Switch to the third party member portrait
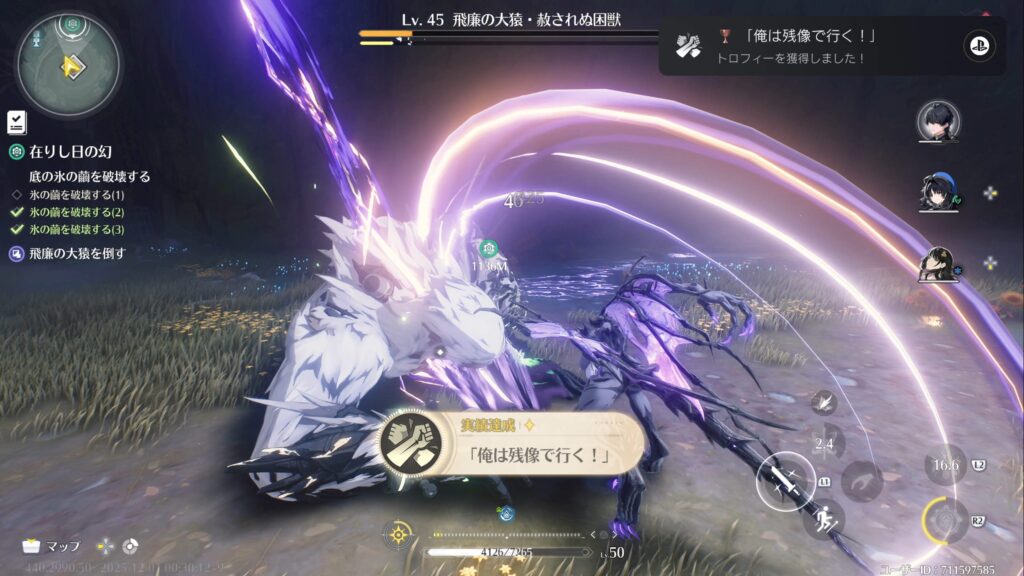Image resolution: width=1024 pixels, height=576 pixels. [x=939, y=264]
